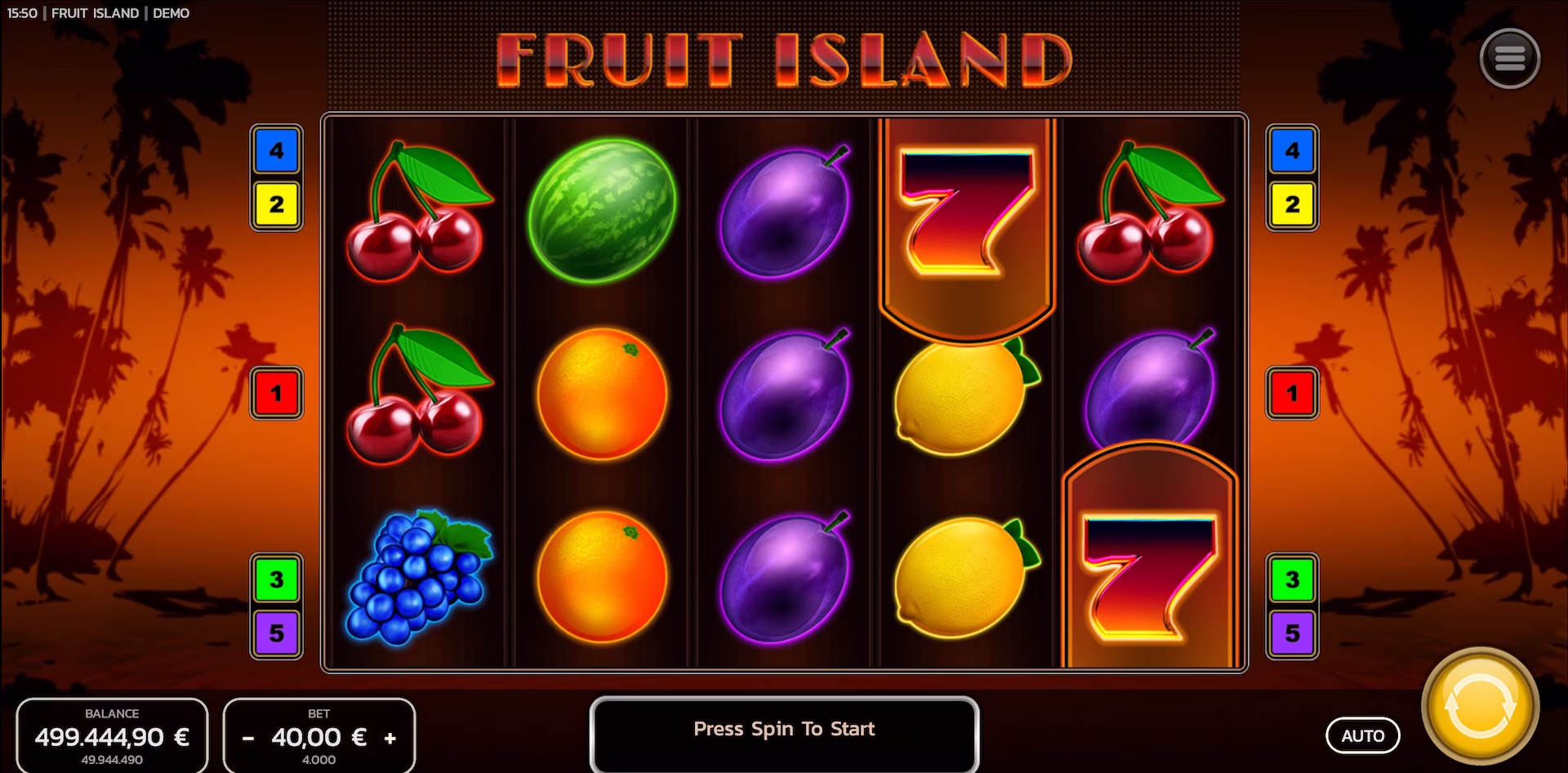1568x773 pixels.
Task: Click the Balance display panel
Action: point(114,734)
